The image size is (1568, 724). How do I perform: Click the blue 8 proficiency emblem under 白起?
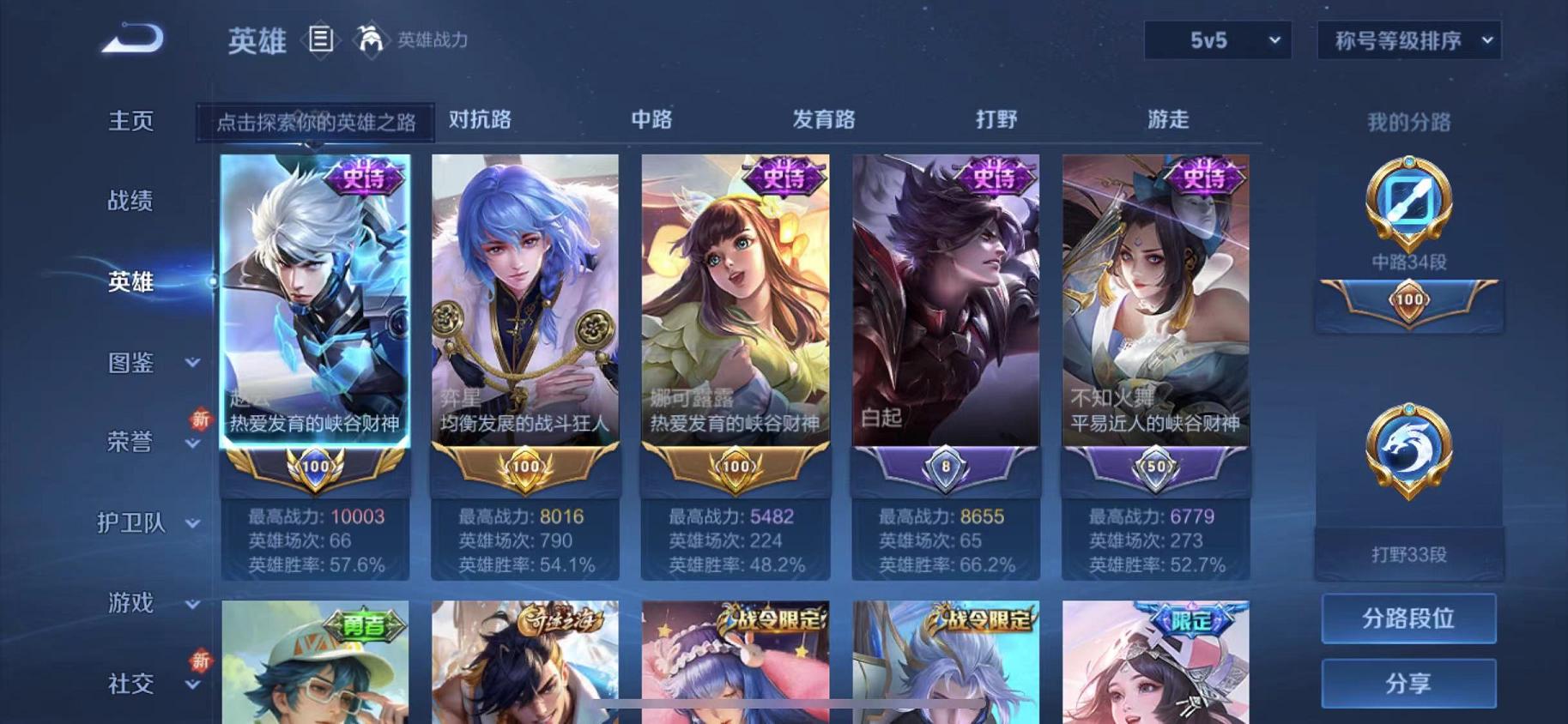click(x=943, y=466)
